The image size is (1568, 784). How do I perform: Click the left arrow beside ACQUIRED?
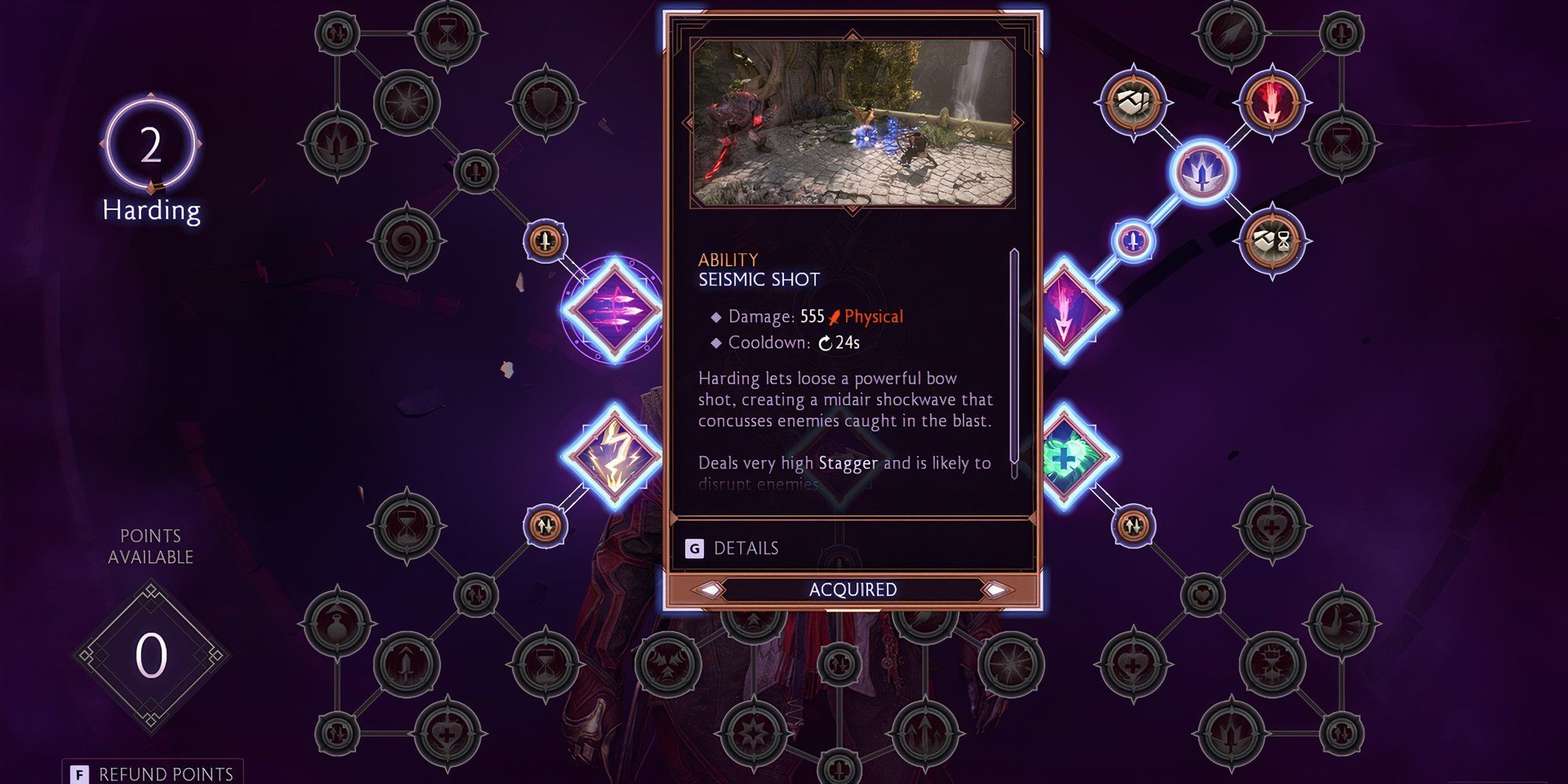(x=710, y=590)
